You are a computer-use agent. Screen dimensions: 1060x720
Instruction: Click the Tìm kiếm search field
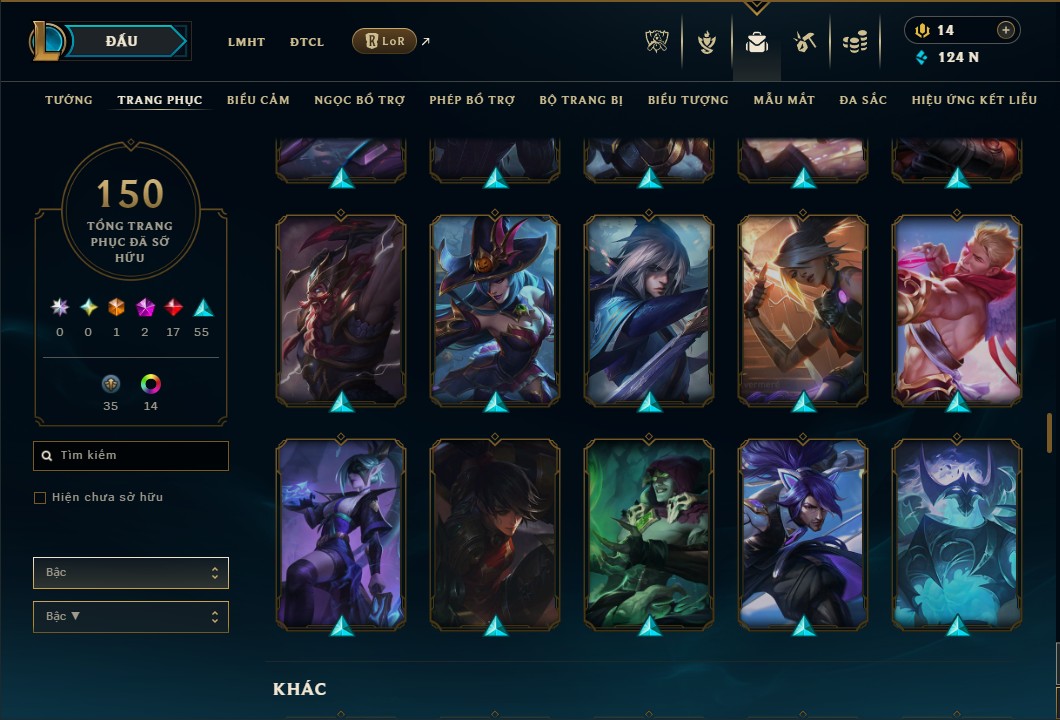point(140,456)
